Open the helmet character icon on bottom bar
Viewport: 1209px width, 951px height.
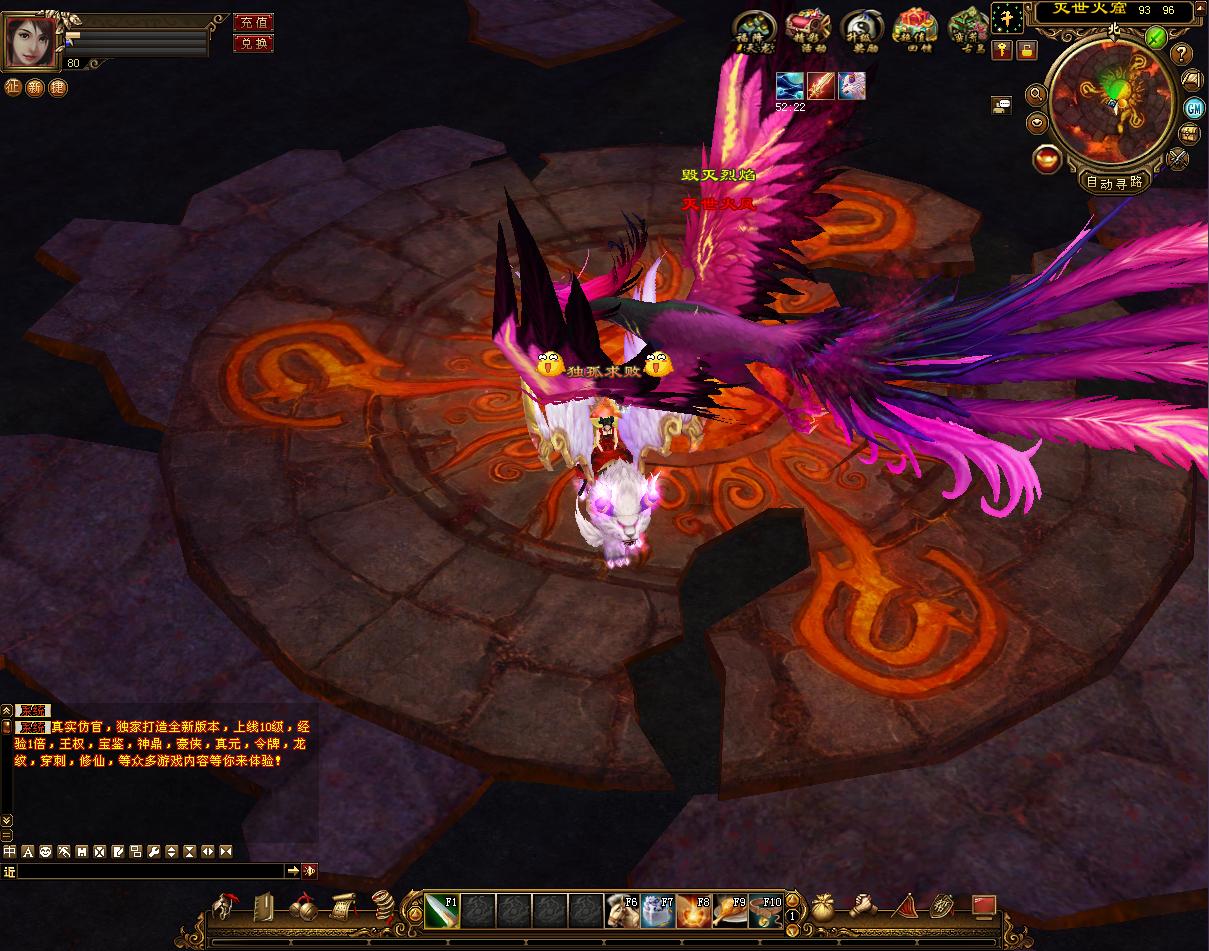pyautogui.click(x=222, y=908)
